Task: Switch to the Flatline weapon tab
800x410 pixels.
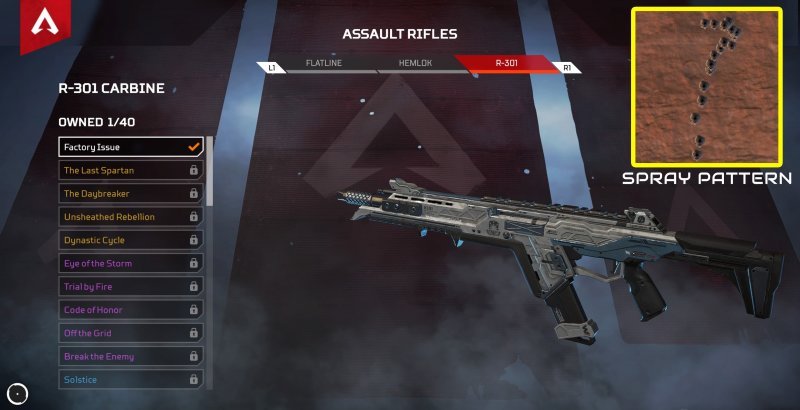Action: click(322, 65)
